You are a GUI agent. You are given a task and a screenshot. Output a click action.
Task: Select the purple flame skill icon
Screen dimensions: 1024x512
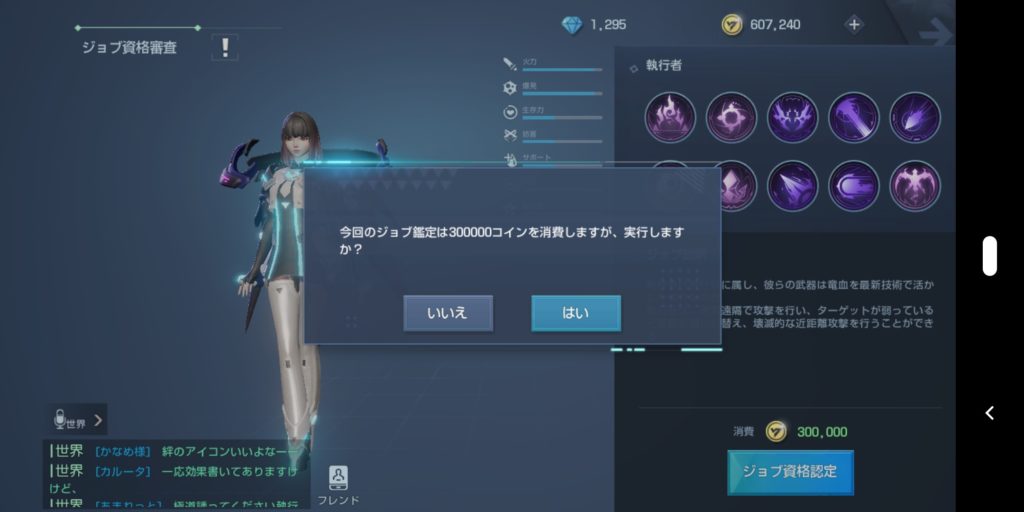click(x=670, y=117)
